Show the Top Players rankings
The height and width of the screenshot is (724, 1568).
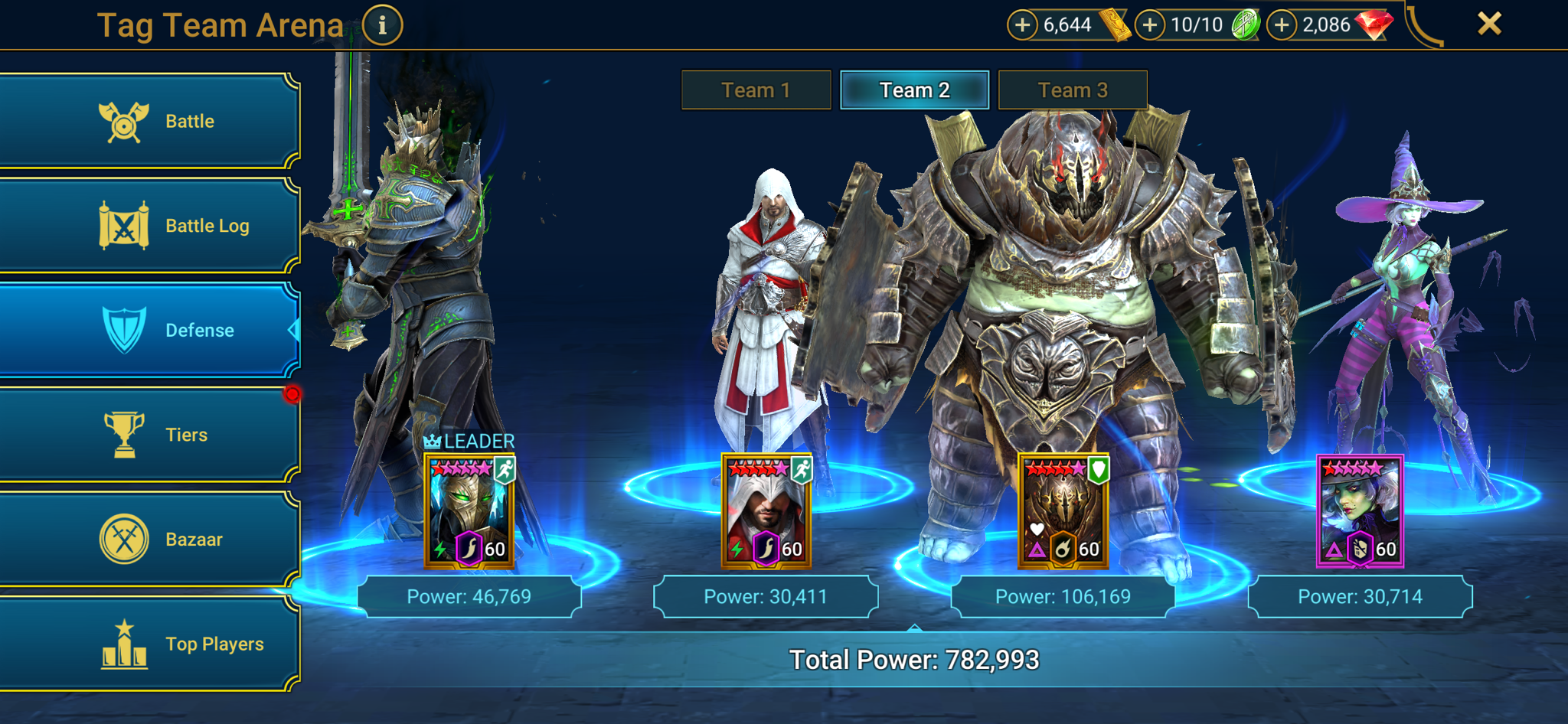[x=149, y=644]
